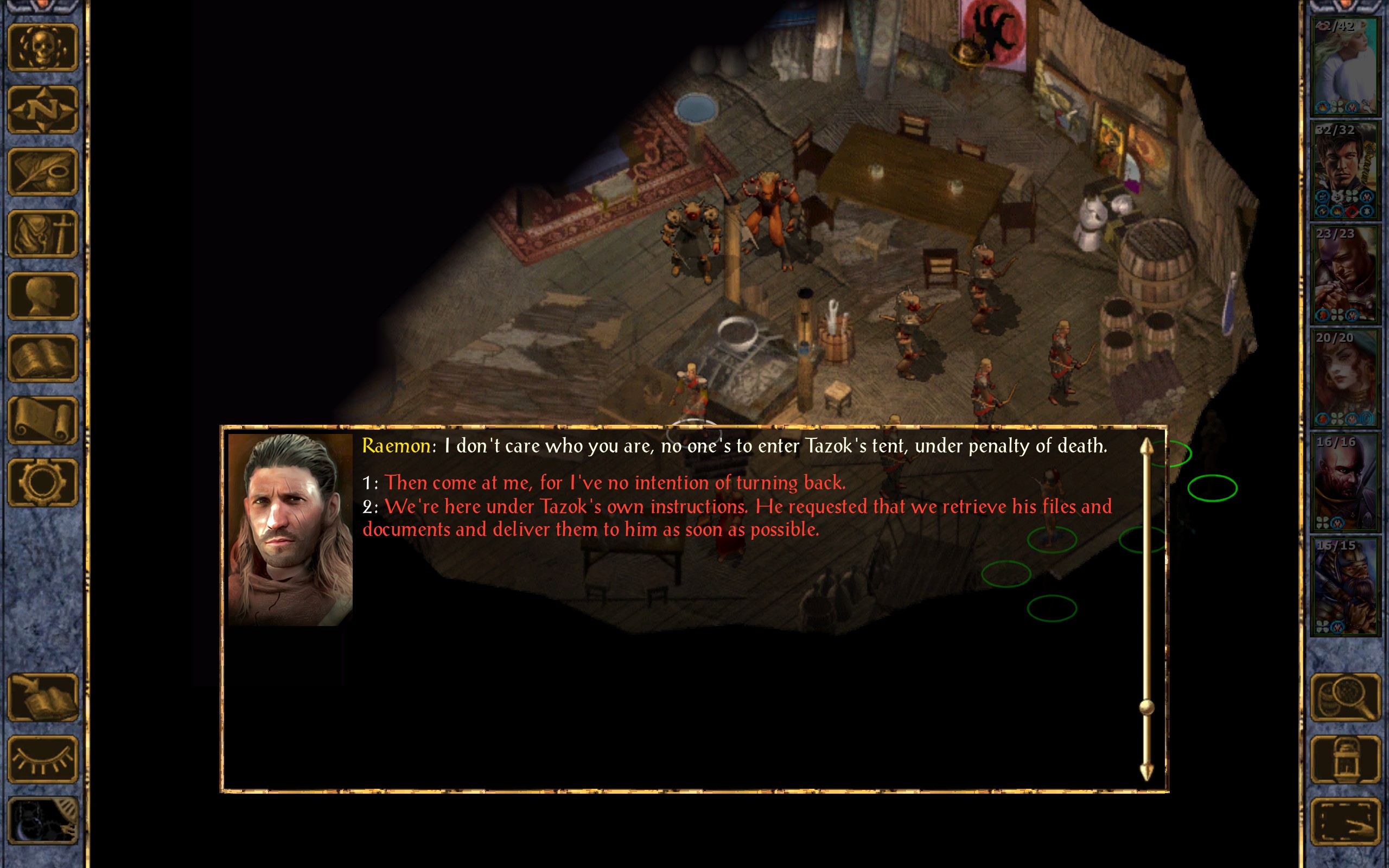Click the lantern rest button

(x=1345, y=759)
